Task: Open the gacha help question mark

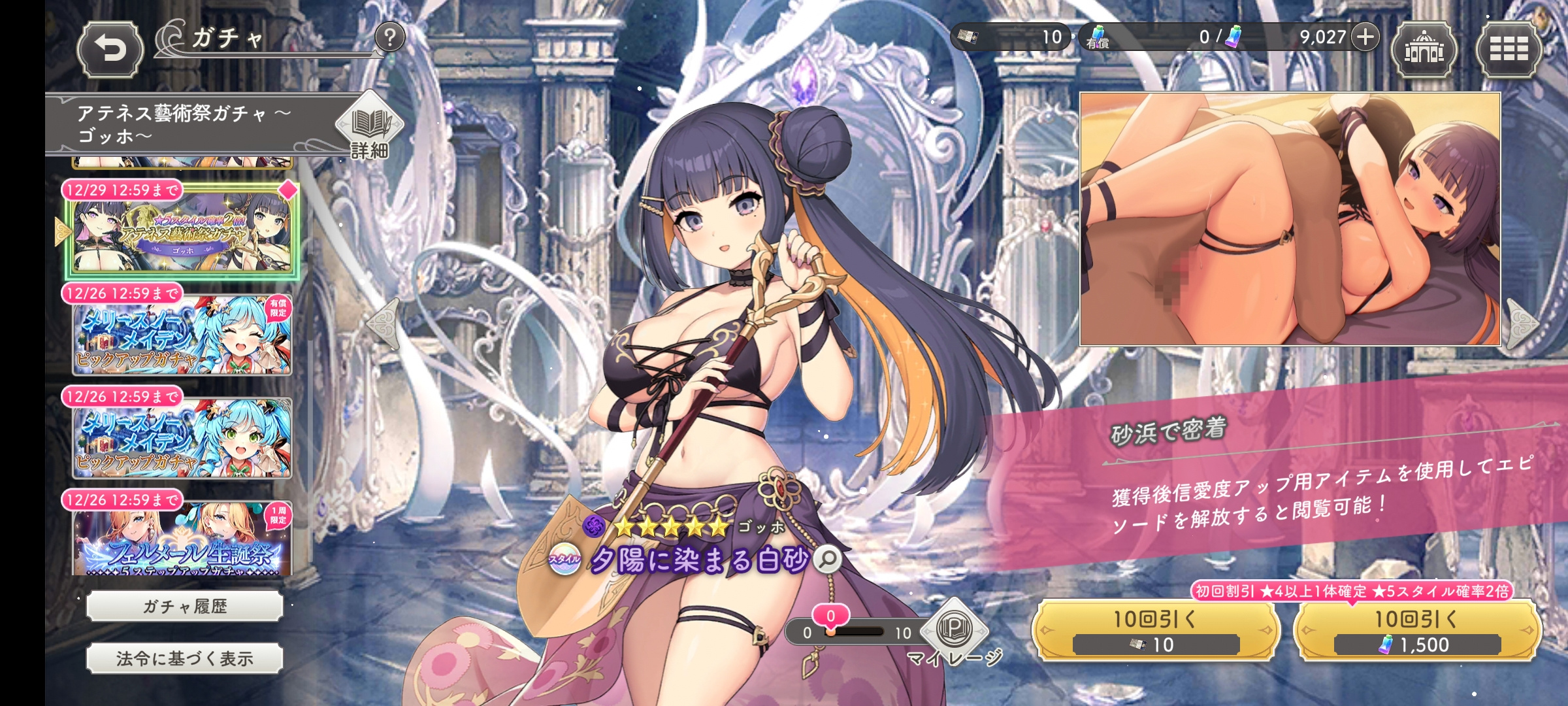Action: tap(390, 38)
